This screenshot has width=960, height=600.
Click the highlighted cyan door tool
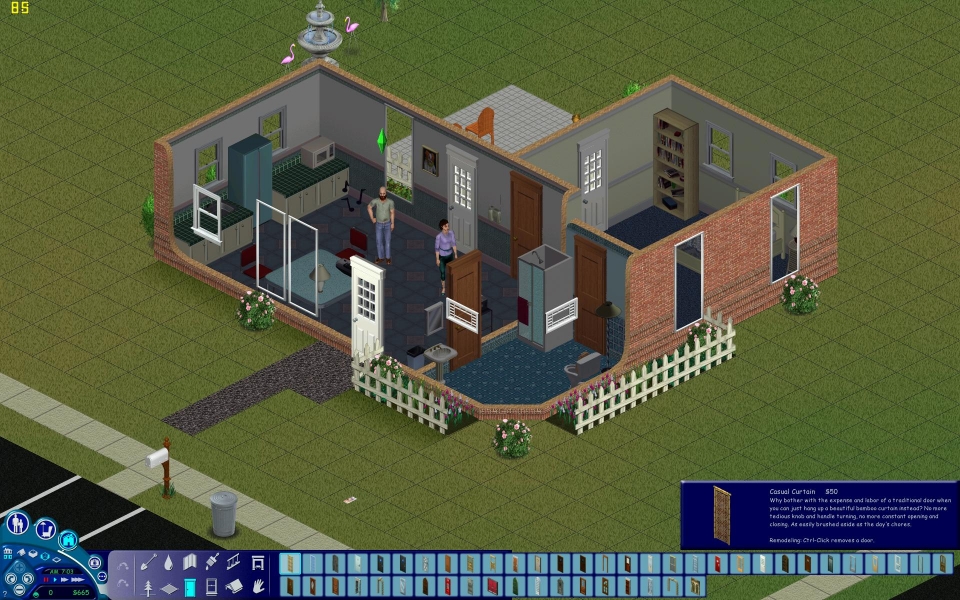[190, 586]
